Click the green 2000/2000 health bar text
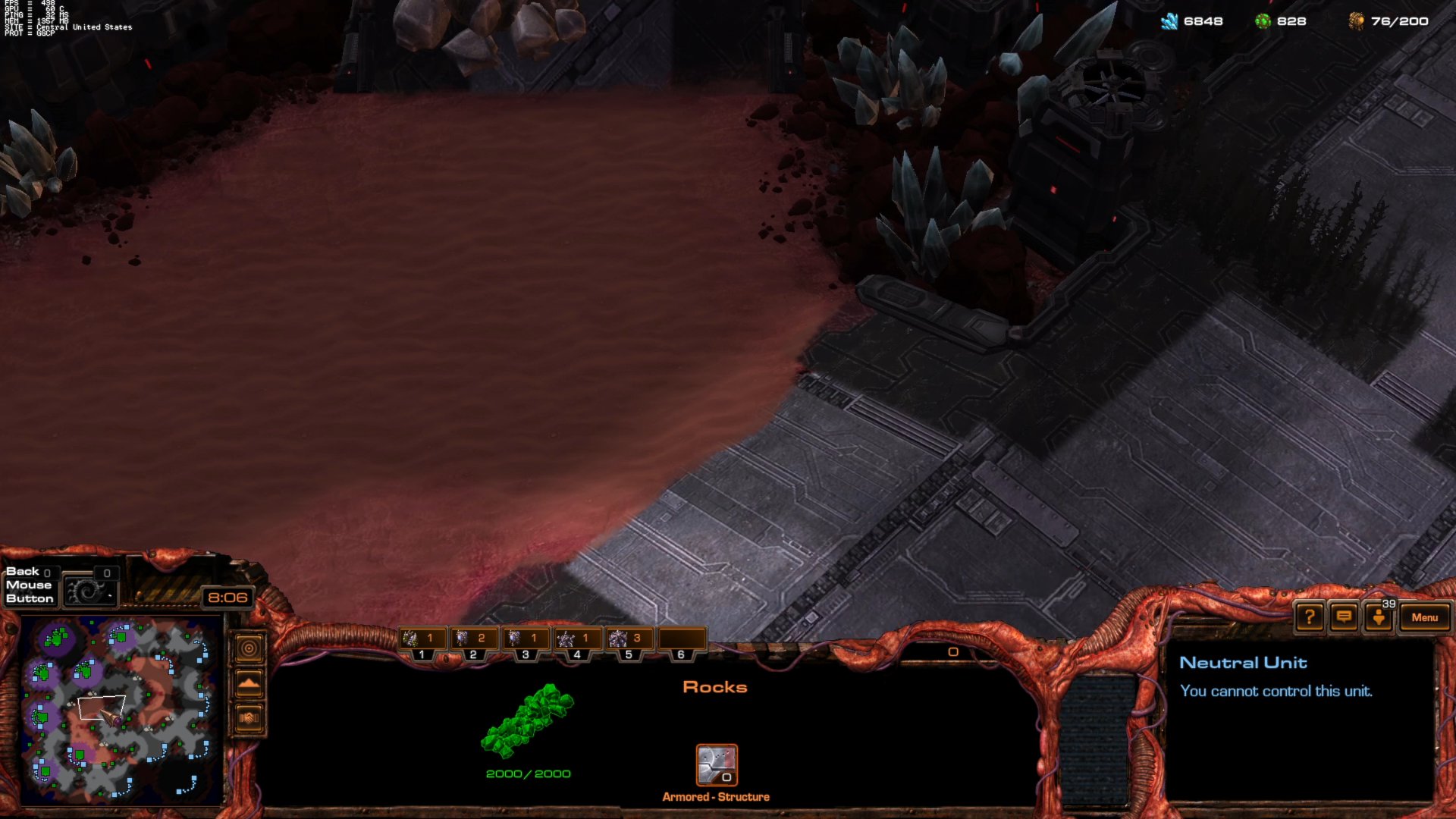 [x=528, y=773]
